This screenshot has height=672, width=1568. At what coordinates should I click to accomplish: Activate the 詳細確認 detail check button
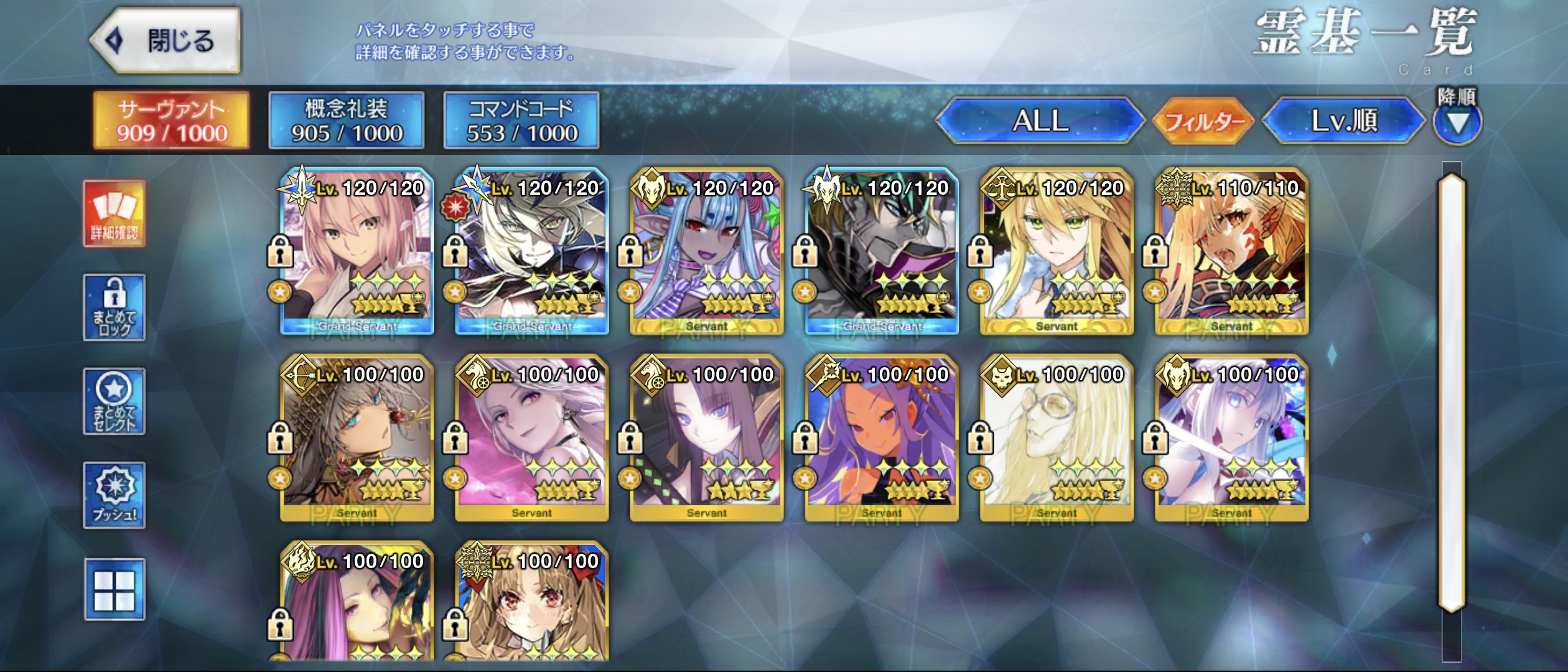coord(114,214)
